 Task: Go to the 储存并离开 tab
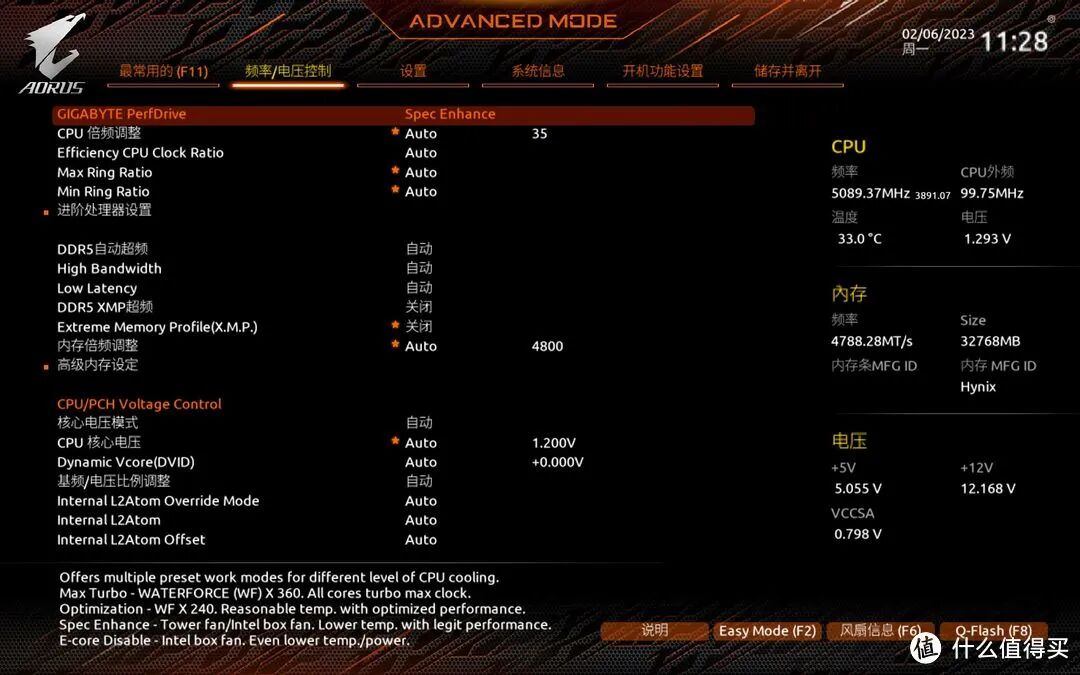pos(788,71)
